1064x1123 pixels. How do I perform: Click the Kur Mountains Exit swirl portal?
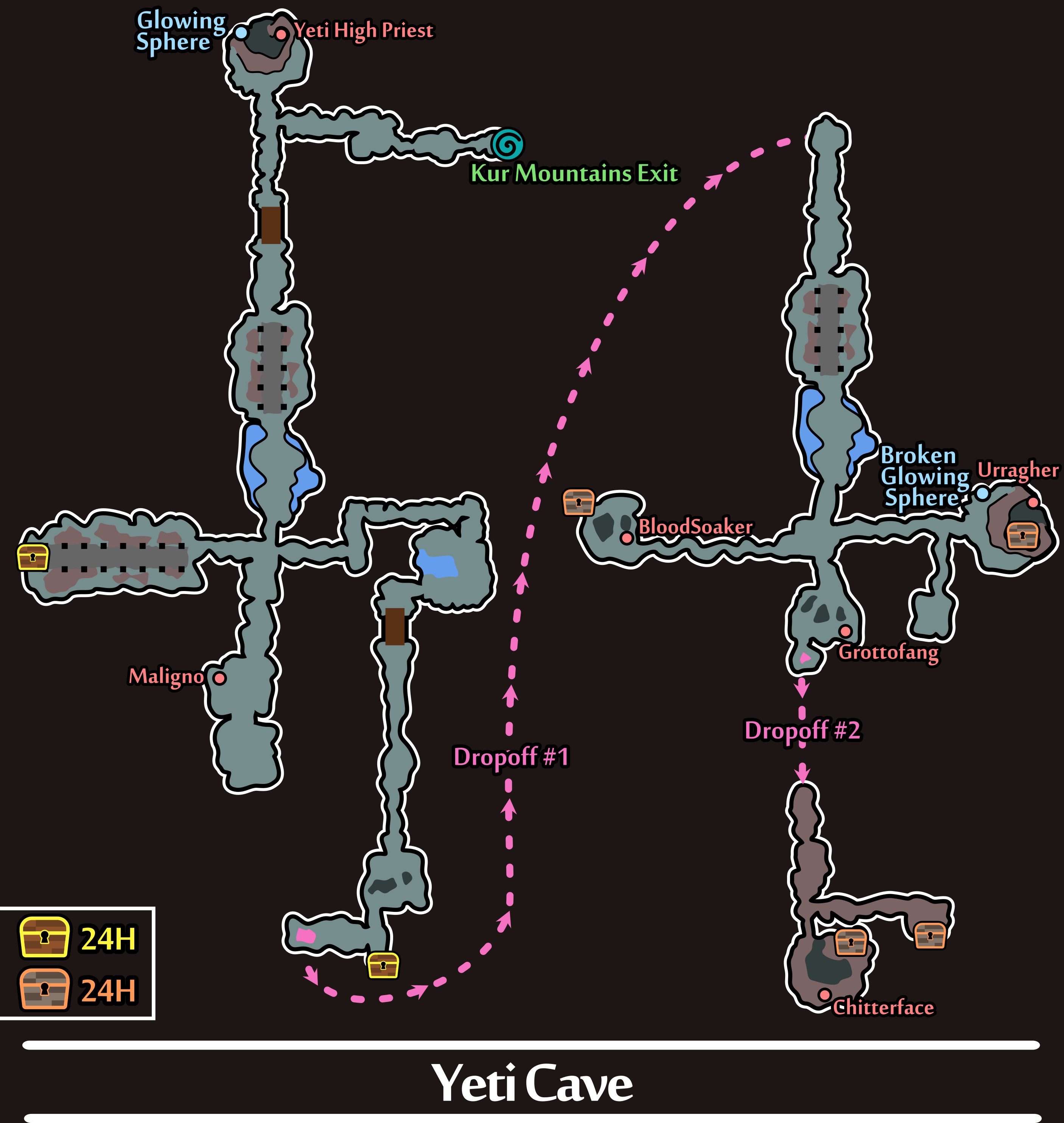[x=508, y=144]
